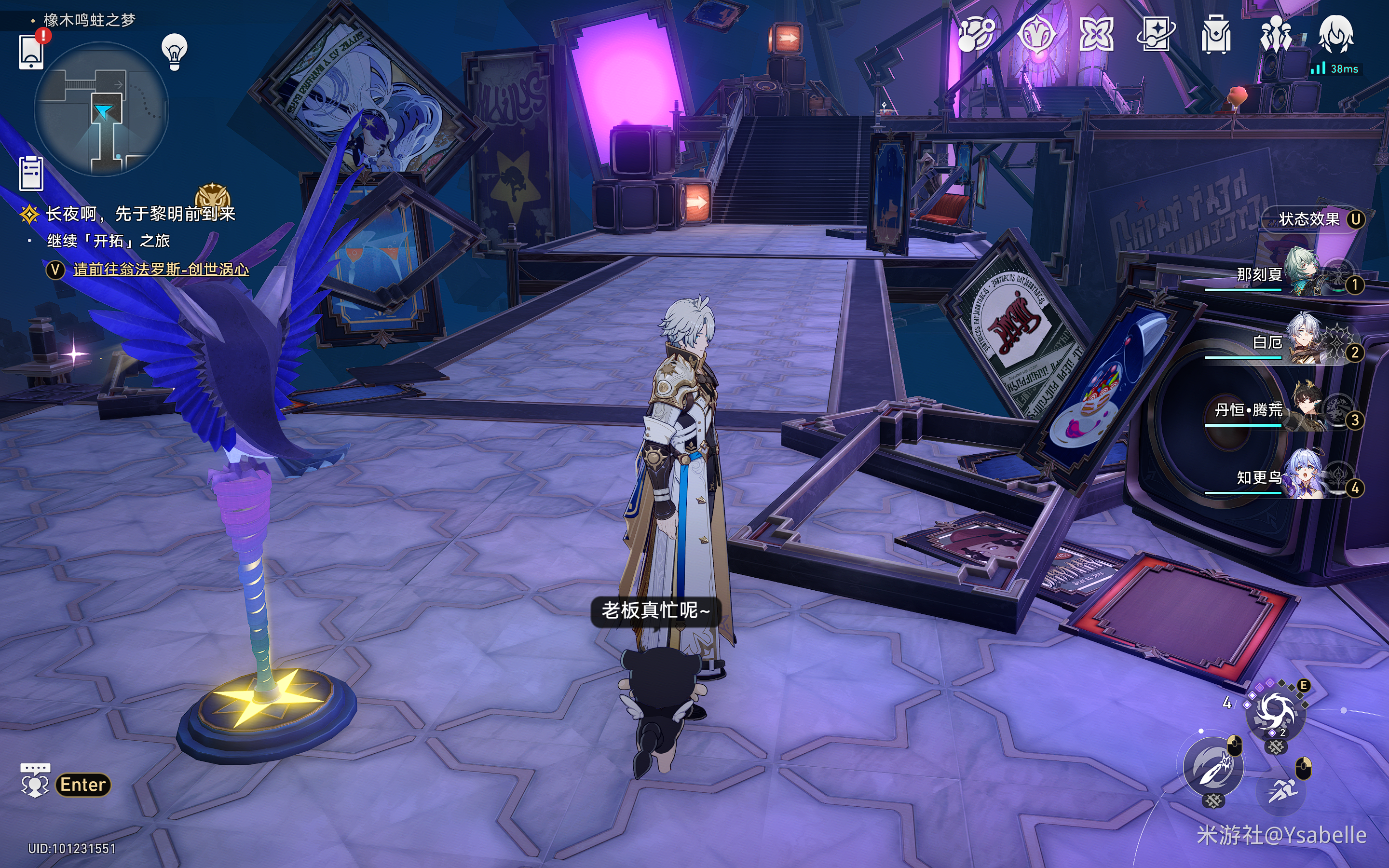The width and height of the screenshot is (1389, 868).
Task: Open the ram-horned emblem event icon
Action: click(1036, 34)
